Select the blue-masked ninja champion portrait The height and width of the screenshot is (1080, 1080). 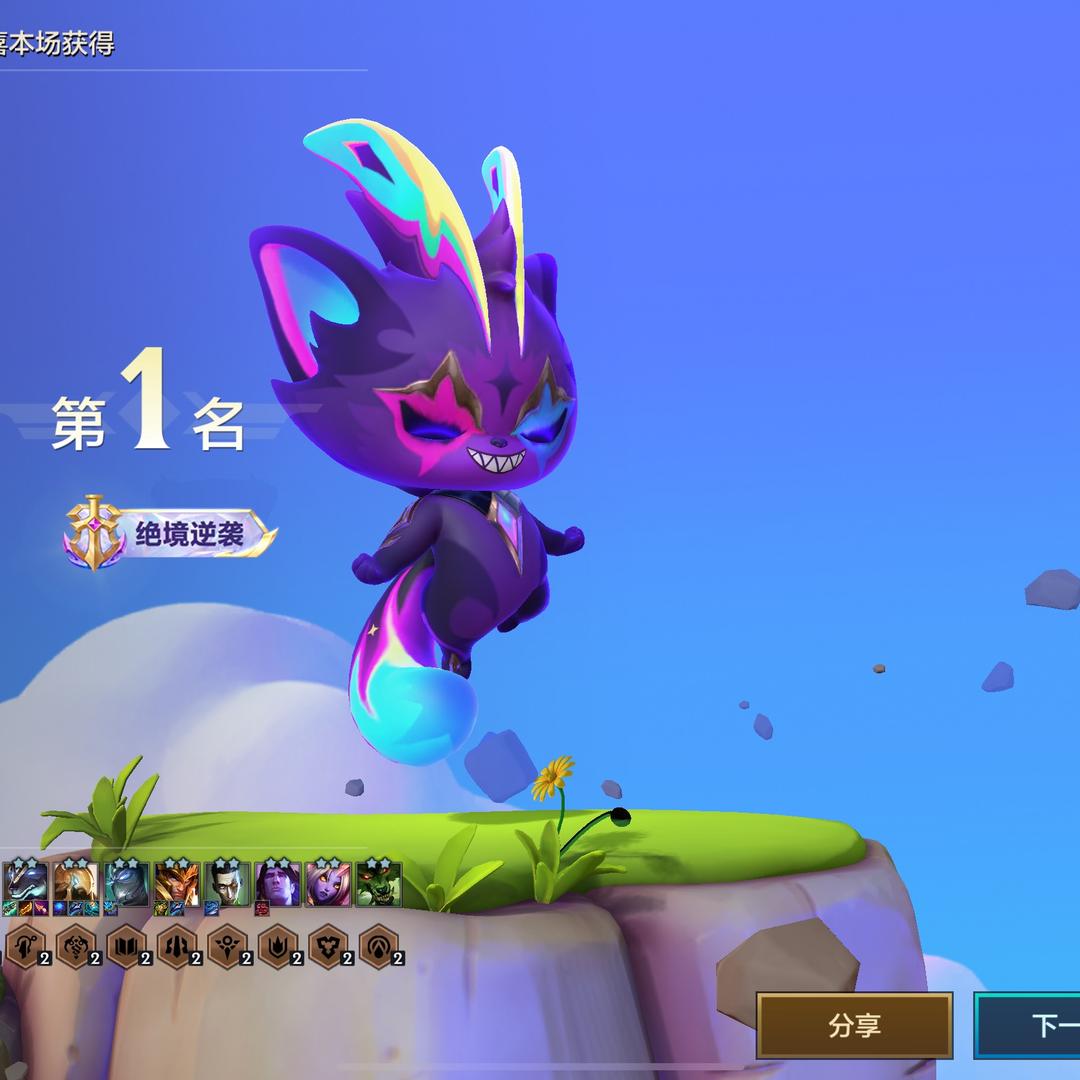(127, 883)
